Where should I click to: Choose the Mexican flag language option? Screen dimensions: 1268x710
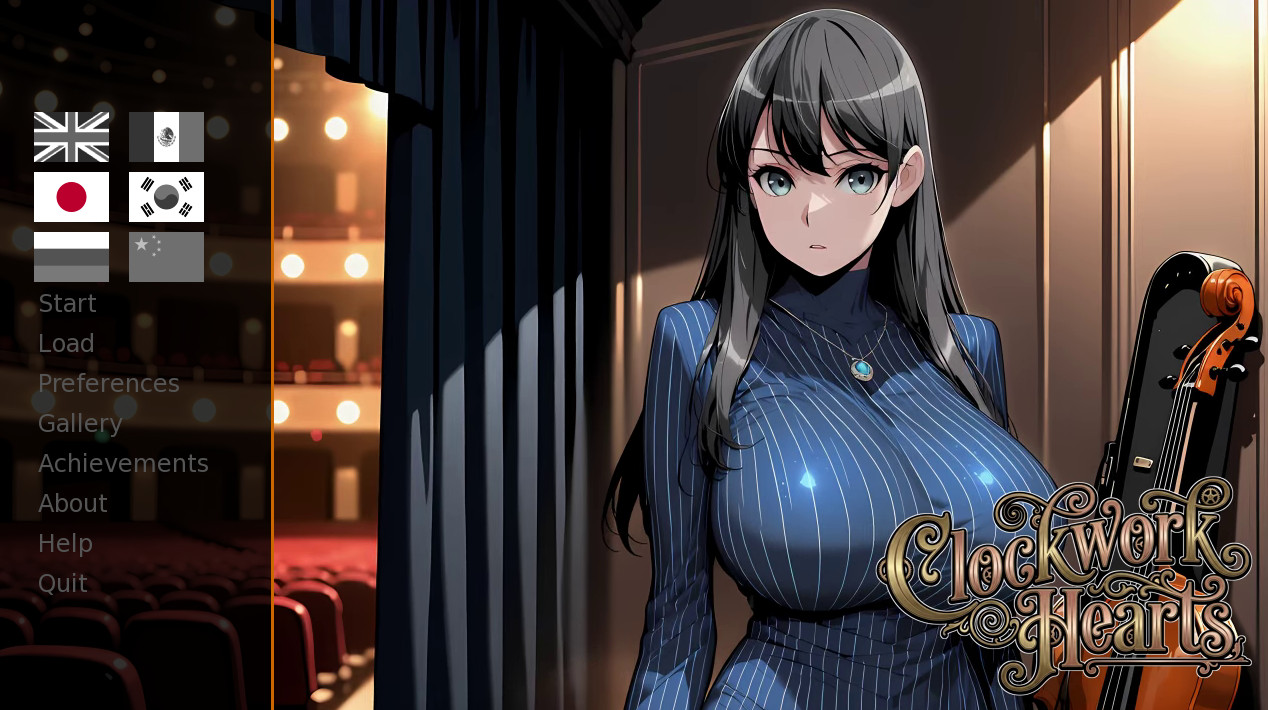[x=166, y=137]
